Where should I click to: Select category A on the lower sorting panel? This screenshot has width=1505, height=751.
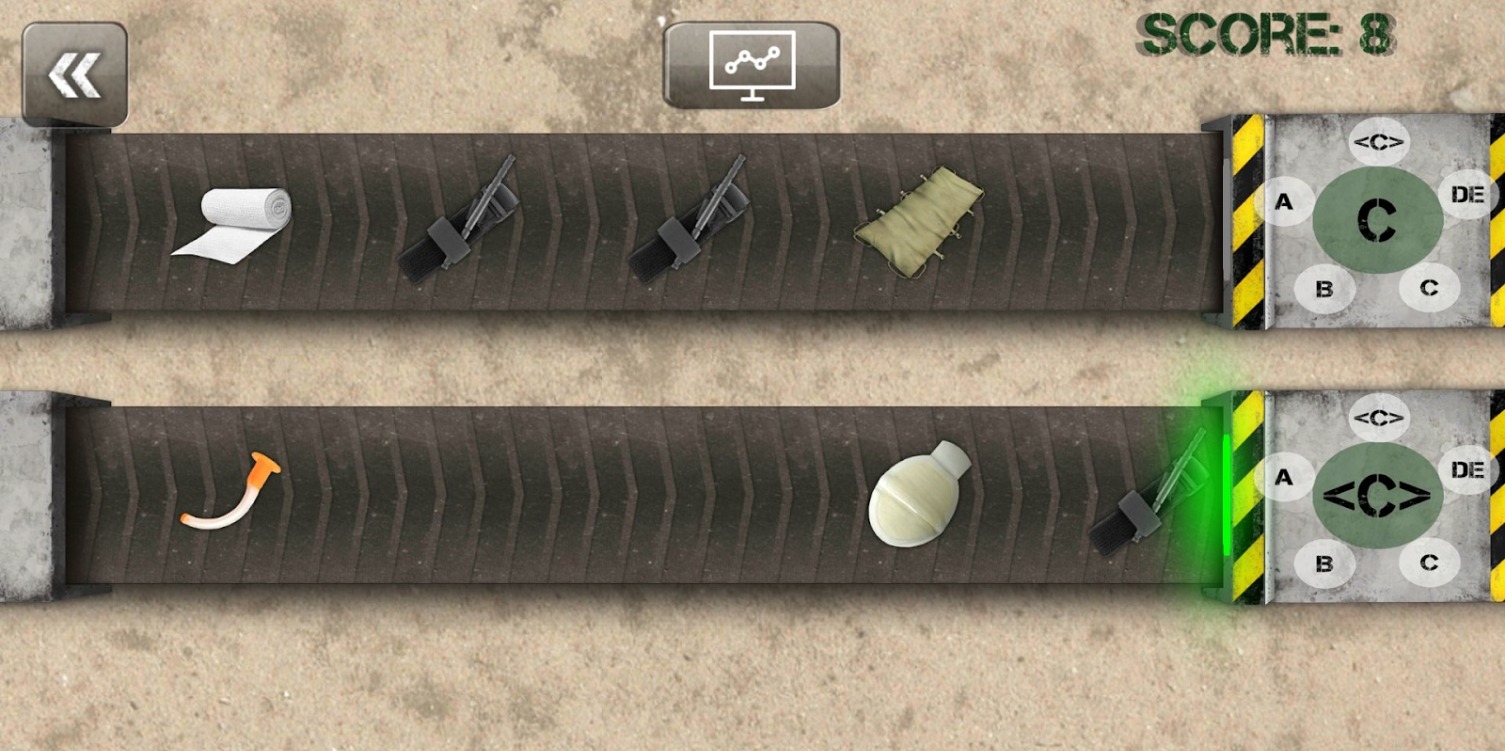(1282, 479)
